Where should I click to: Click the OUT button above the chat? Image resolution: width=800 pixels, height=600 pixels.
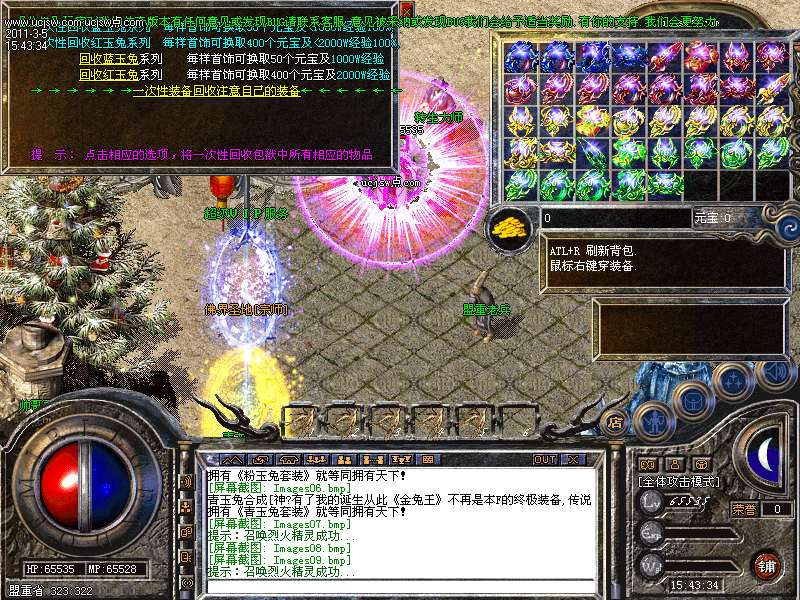(x=544, y=459)
